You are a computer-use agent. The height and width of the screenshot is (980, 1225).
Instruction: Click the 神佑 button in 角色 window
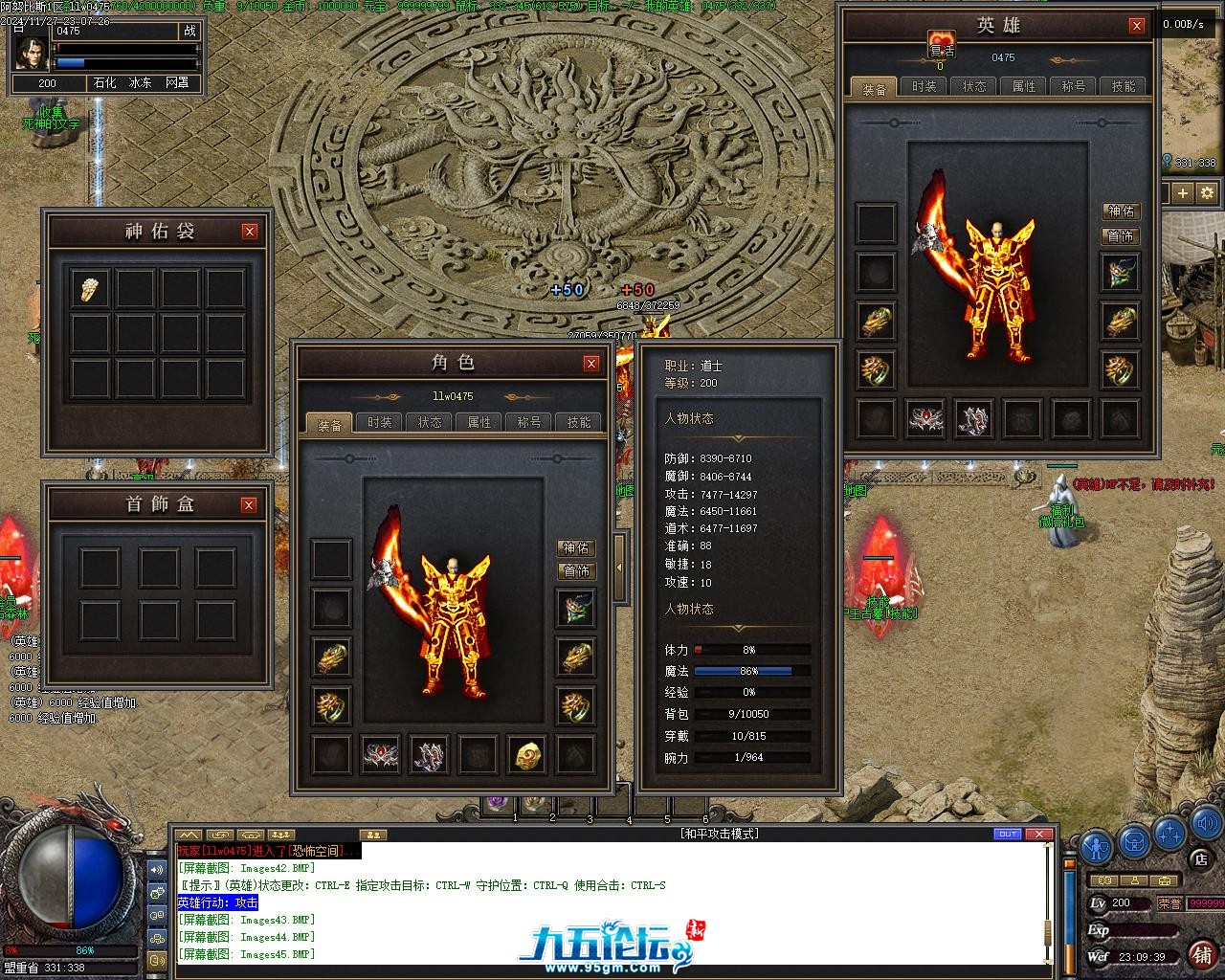576,548
